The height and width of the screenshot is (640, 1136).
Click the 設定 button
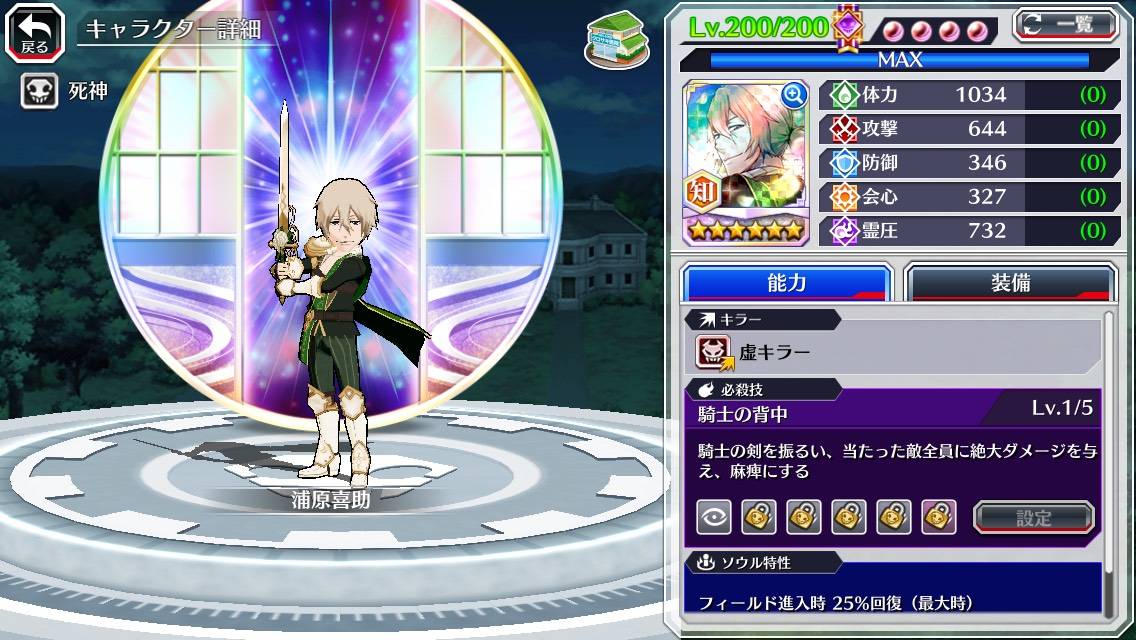pos(1033,517)
